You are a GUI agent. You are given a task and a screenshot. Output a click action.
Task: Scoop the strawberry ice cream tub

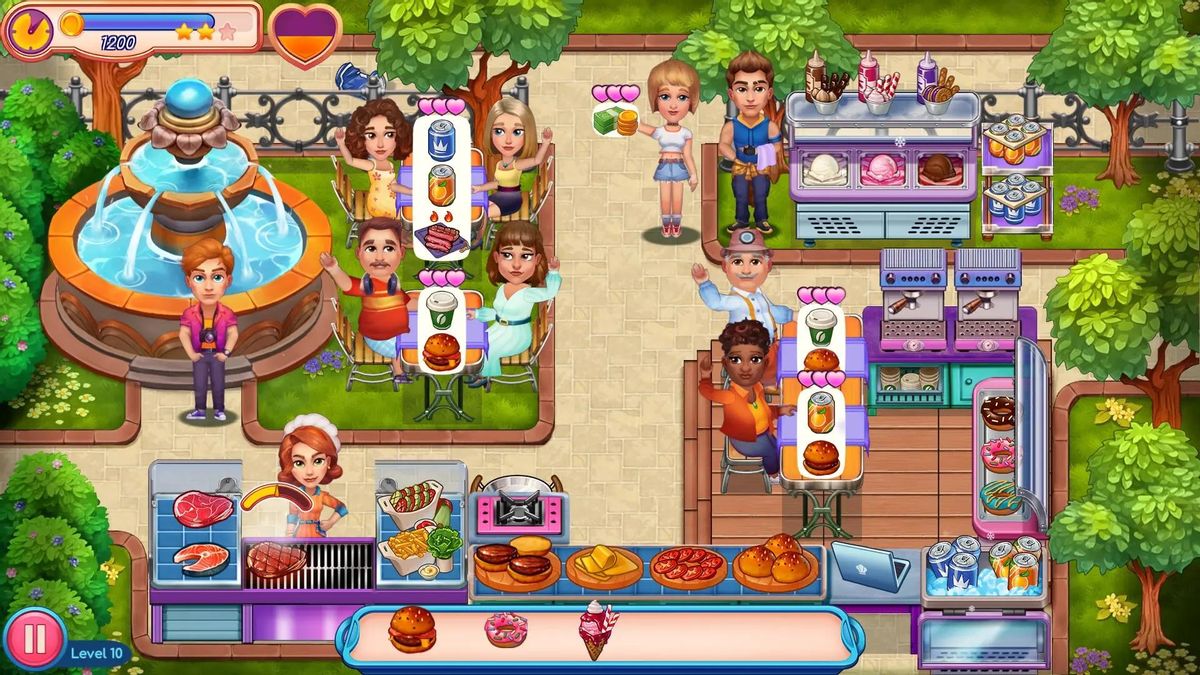pyautogui.click(x=881, y=168)
